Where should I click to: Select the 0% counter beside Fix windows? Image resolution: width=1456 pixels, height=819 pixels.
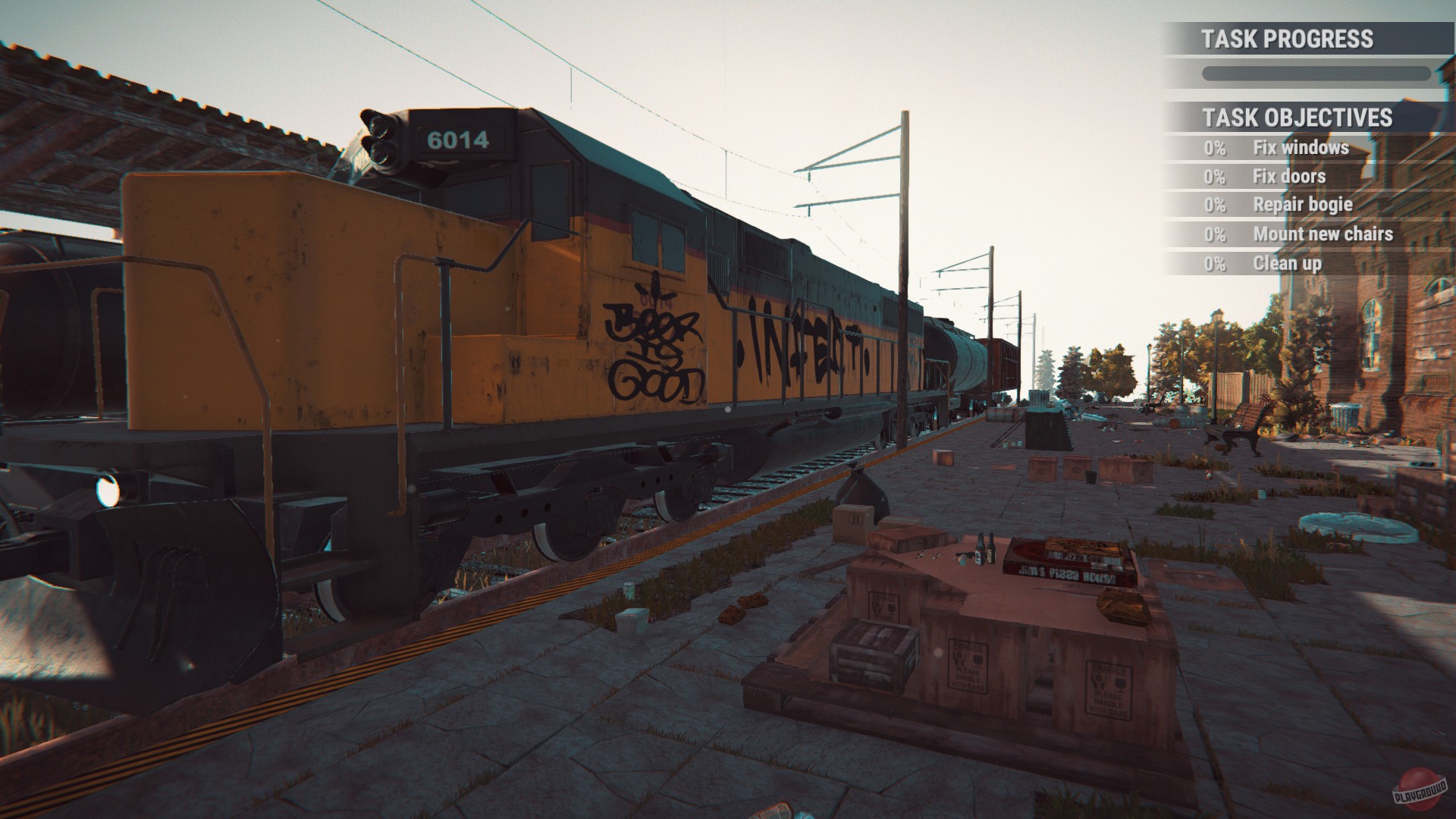pos(1216,147)
